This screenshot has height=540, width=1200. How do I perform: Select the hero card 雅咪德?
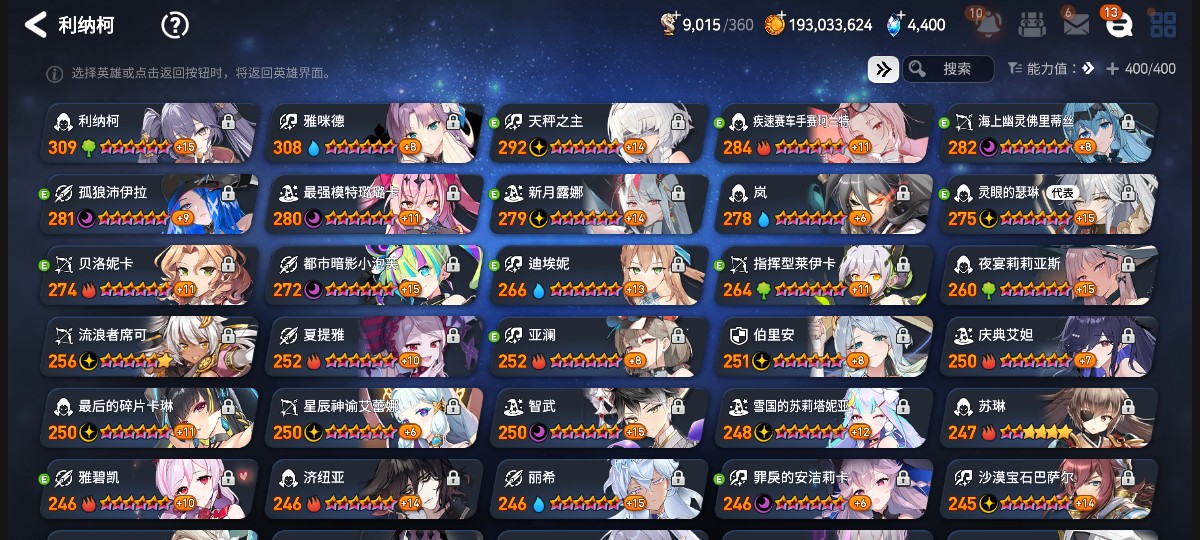coord(375,133)
